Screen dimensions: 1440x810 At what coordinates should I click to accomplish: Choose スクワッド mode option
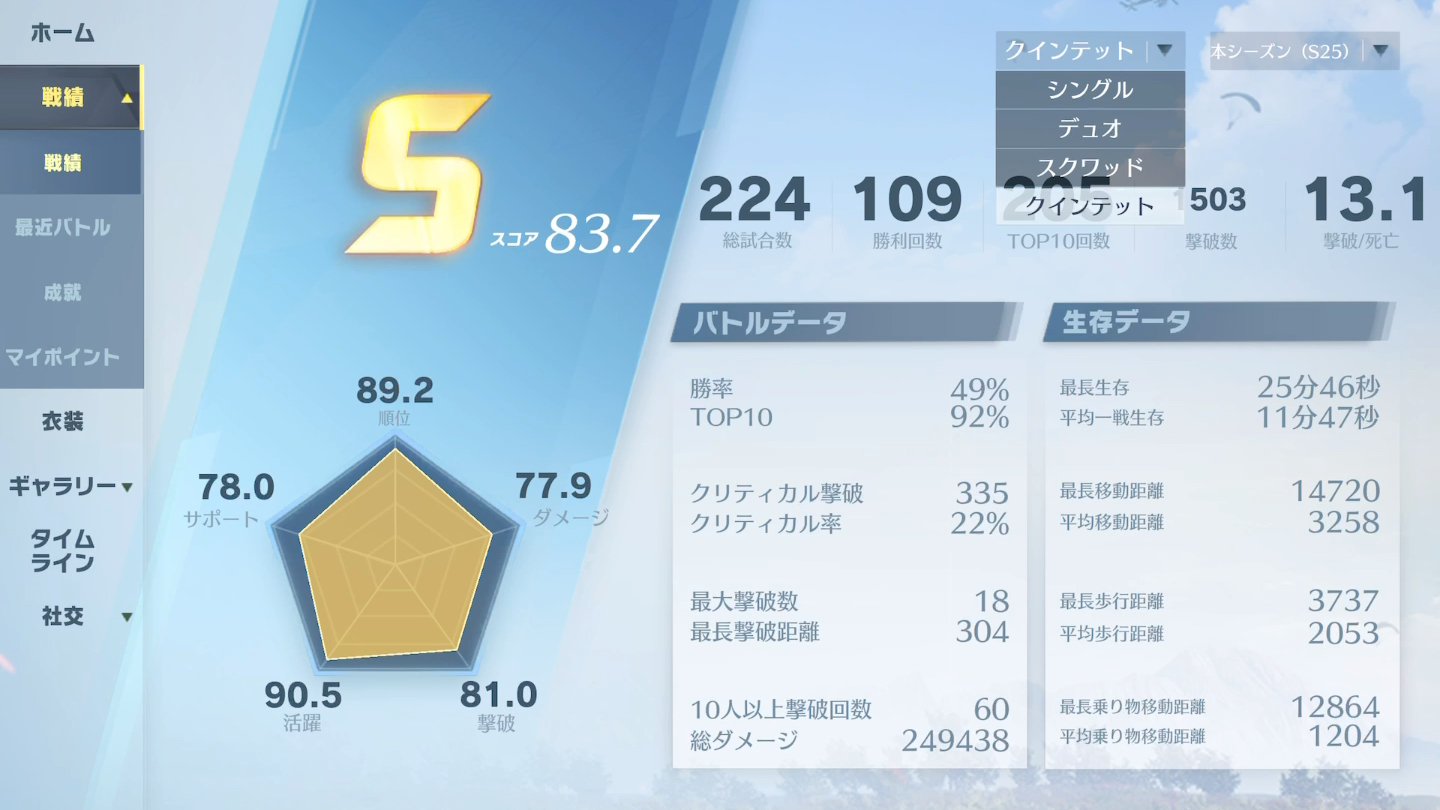click(x=1091, y=167)
